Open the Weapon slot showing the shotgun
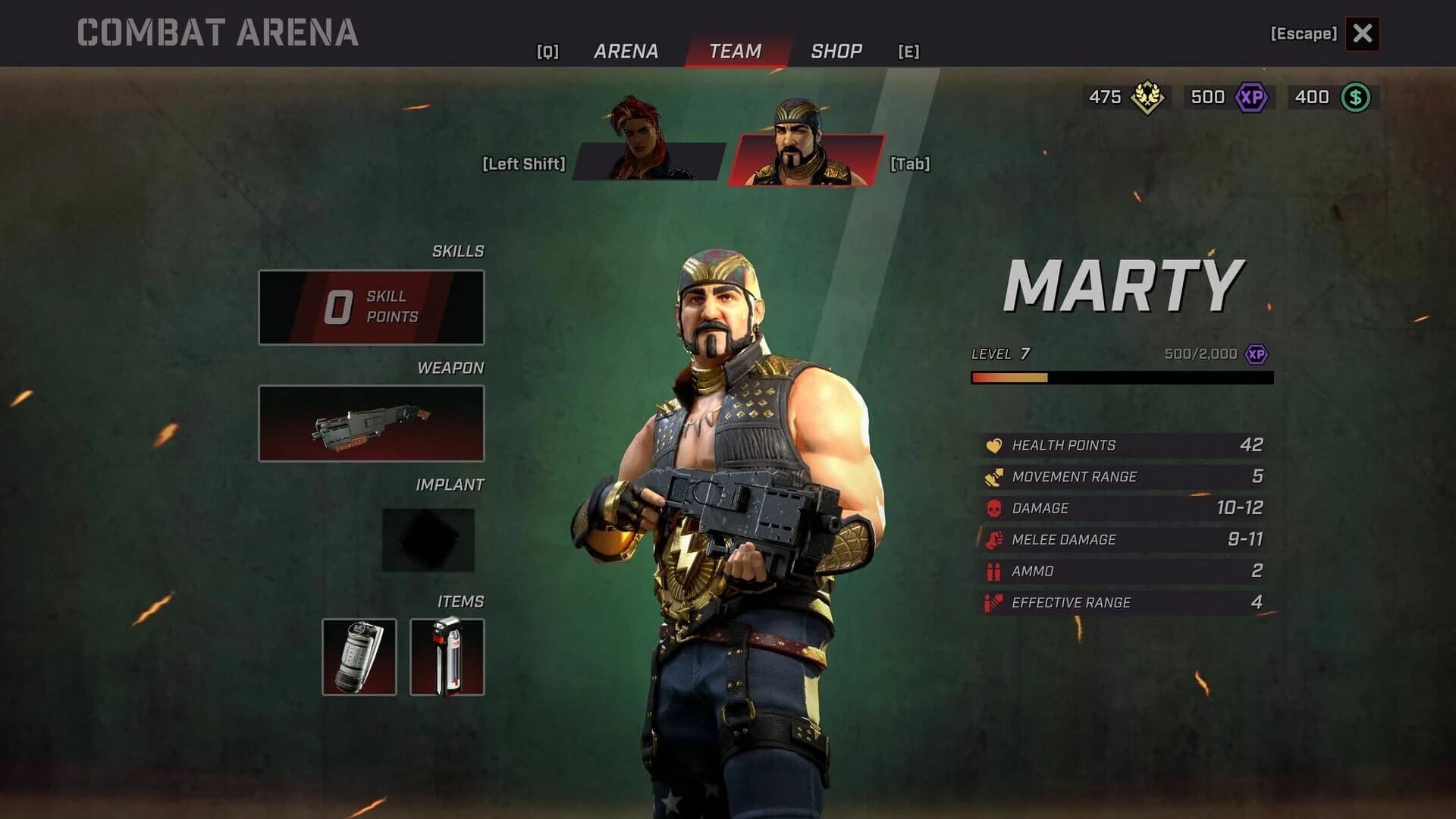This screenshot has width=1456, height=819. 371,422
